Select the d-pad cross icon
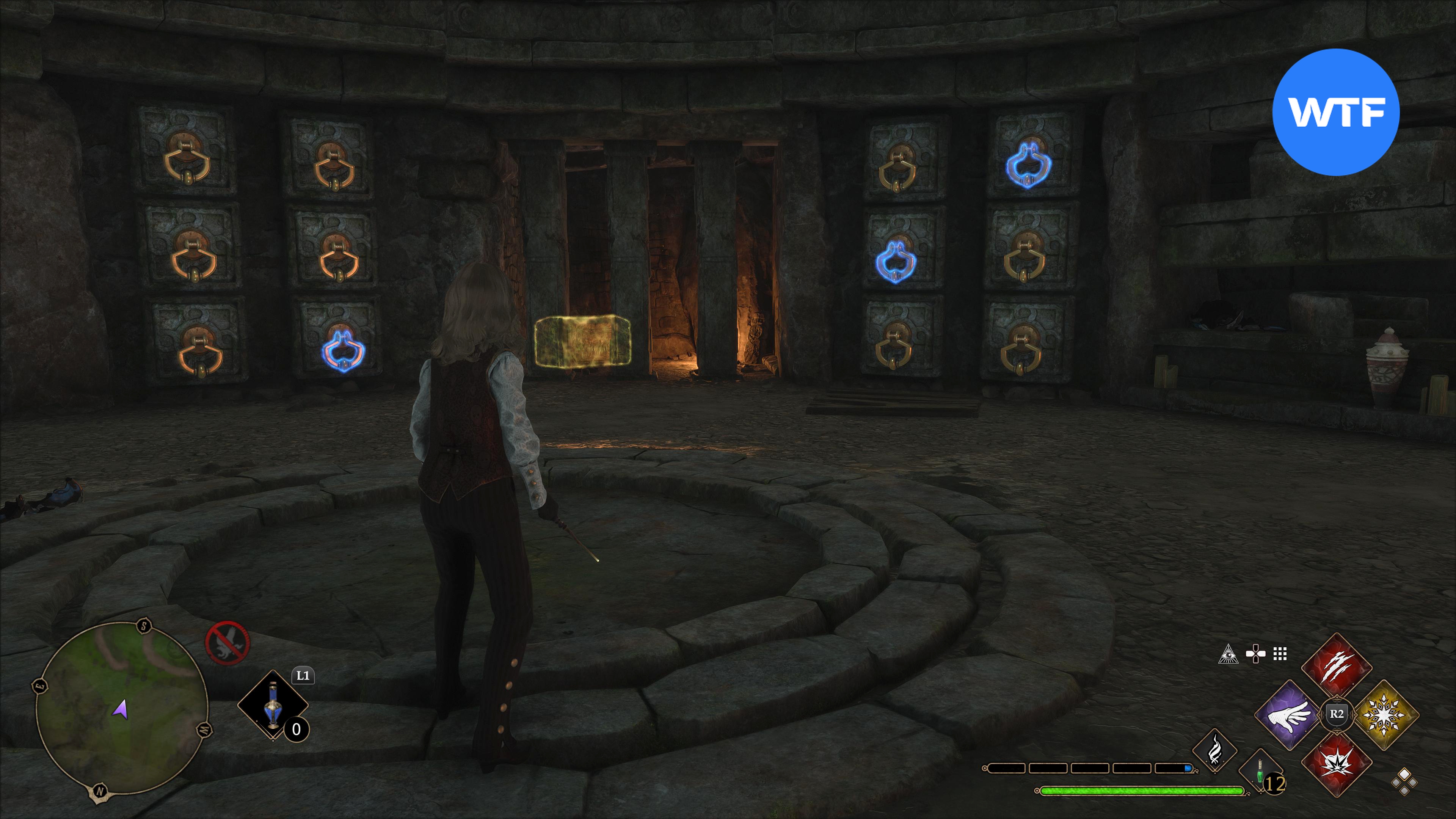 coord(1255,654)
